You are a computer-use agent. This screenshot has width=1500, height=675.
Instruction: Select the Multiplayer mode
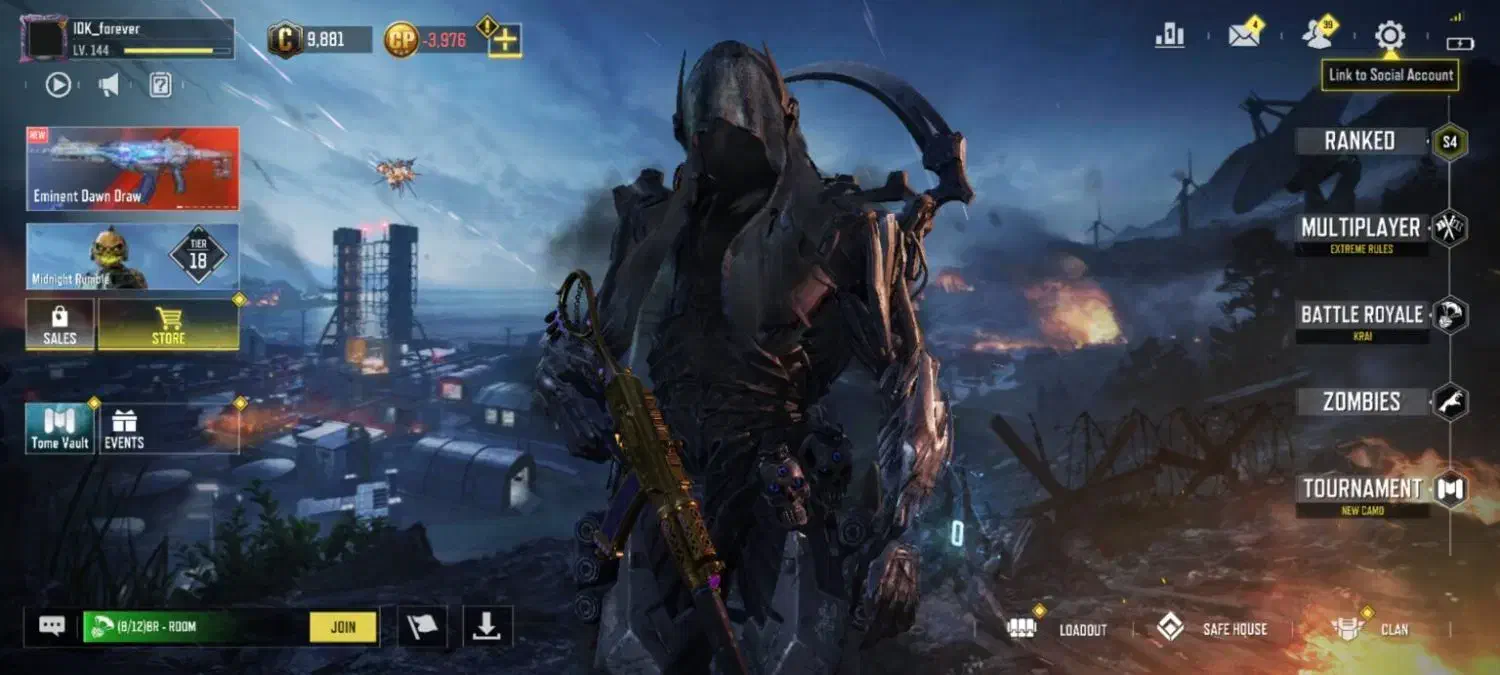pos(1360,228)
